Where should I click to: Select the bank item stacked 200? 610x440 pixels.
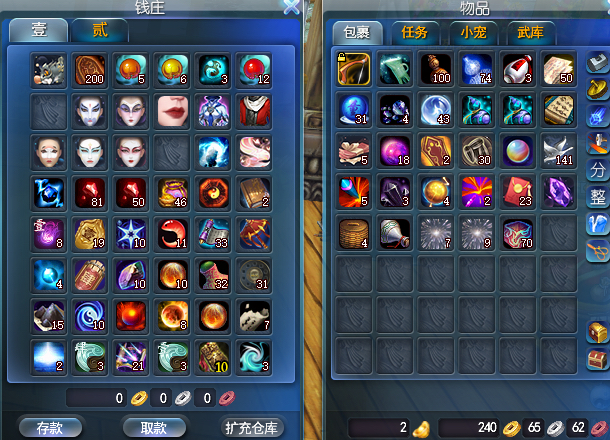pyautogui.click(x=91, y=69)
